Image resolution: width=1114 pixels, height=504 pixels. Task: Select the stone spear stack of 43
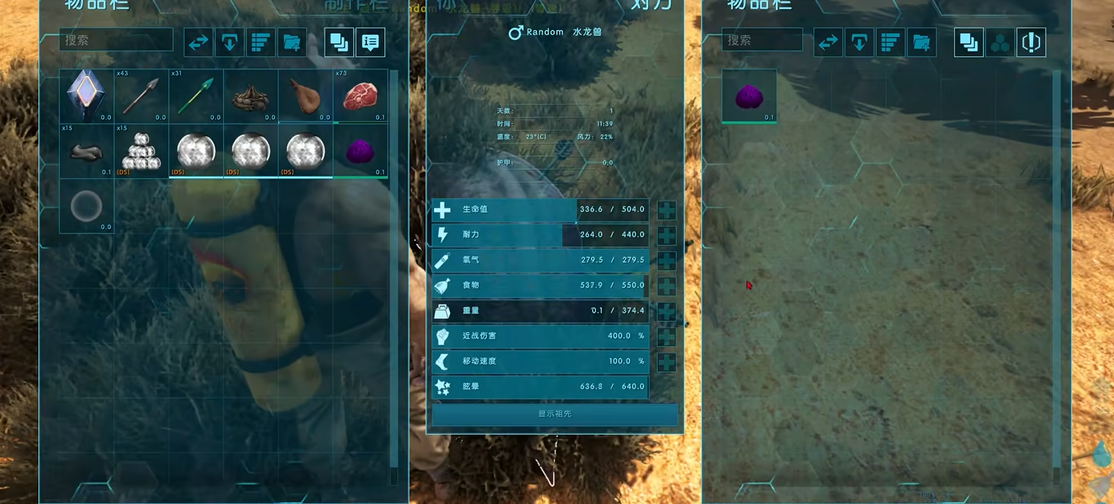click(141, 96)
